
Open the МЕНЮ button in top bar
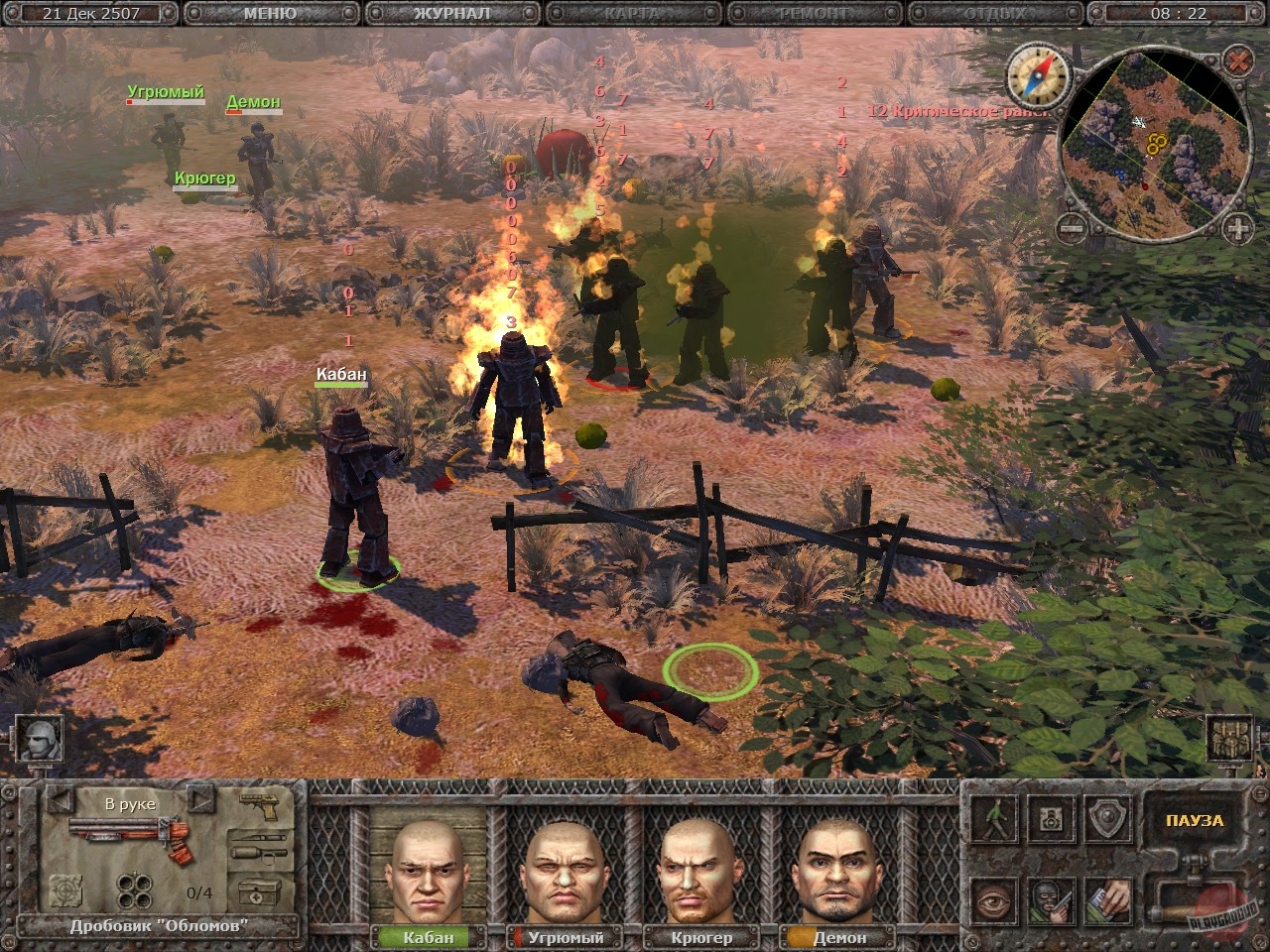tap(269, 14)
